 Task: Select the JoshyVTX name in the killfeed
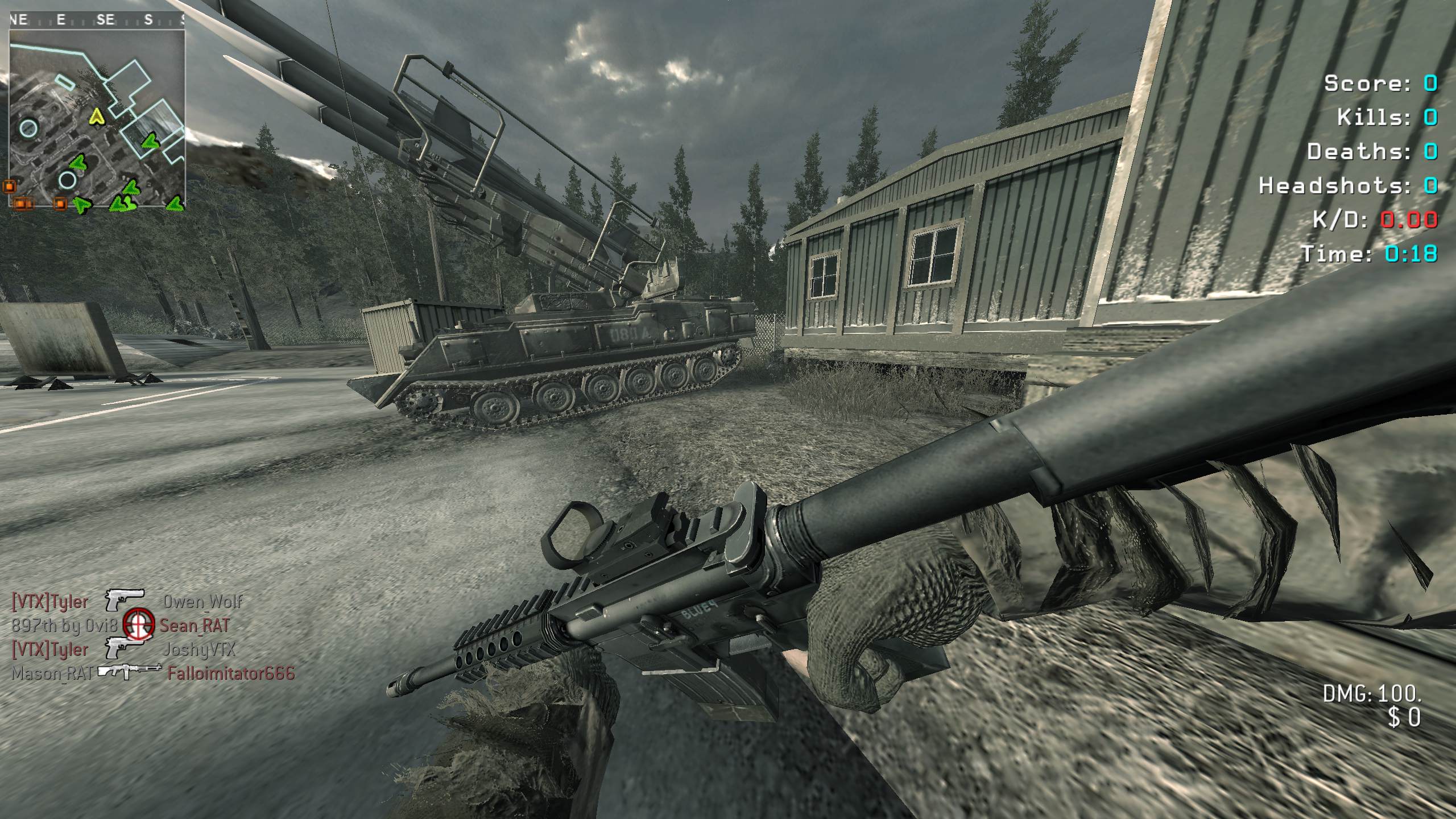point(198,650)
